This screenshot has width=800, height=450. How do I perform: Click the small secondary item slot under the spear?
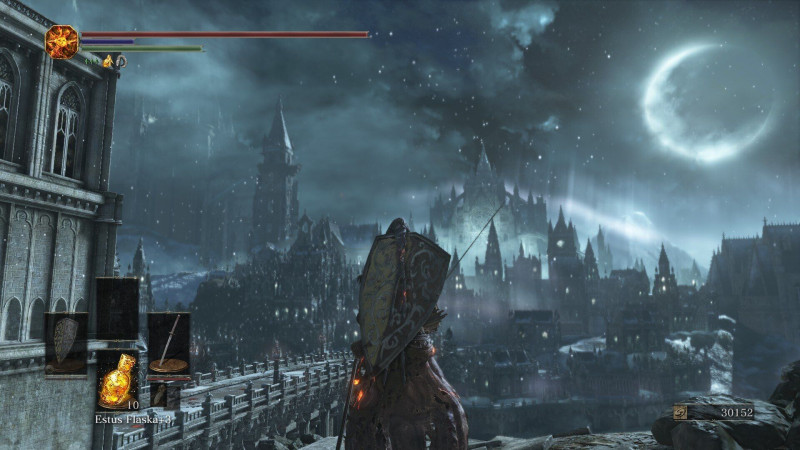click(162, 395)
